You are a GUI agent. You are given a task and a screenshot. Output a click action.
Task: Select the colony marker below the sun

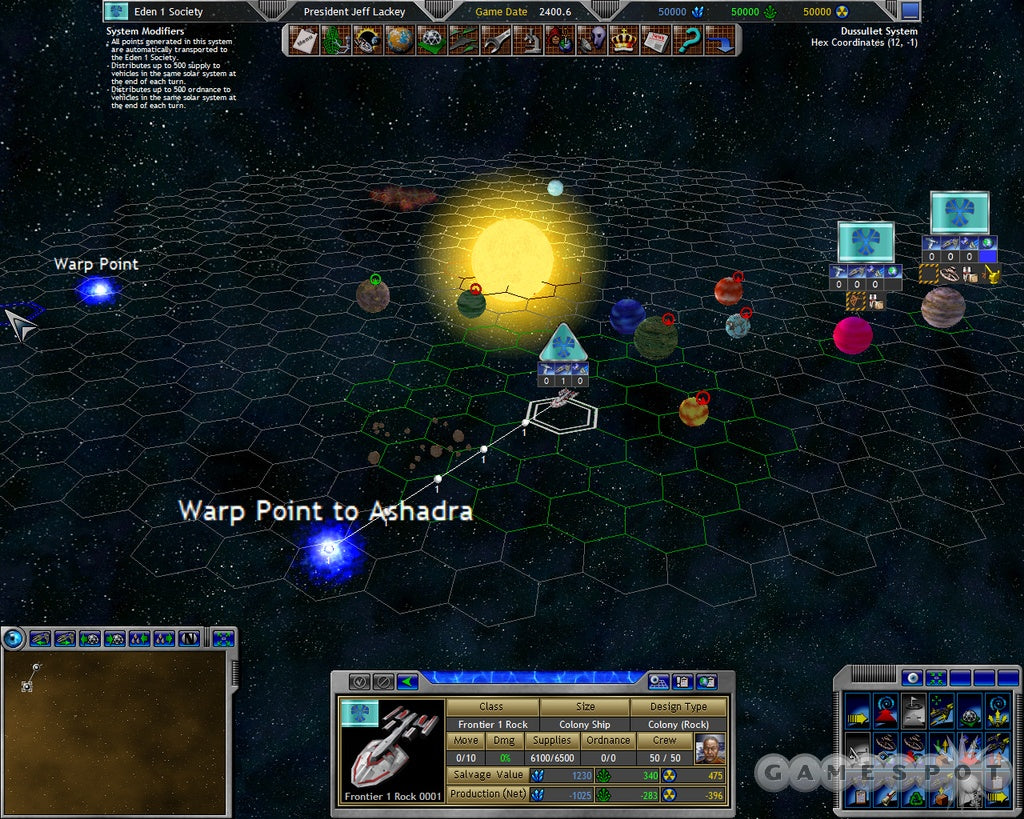(x=563, y=343)
